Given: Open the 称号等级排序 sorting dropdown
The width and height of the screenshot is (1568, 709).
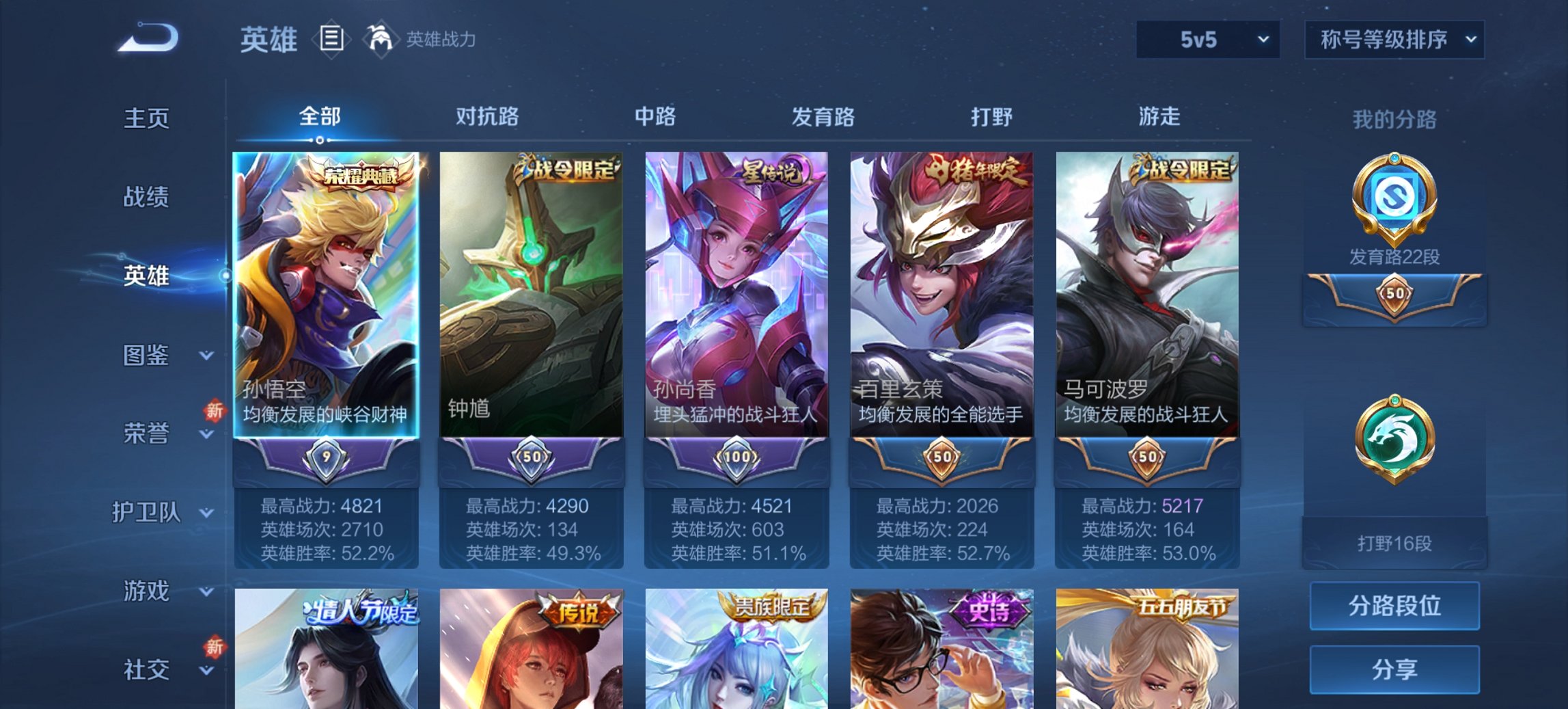Looking at the screenshot, I should point(1394,40).
